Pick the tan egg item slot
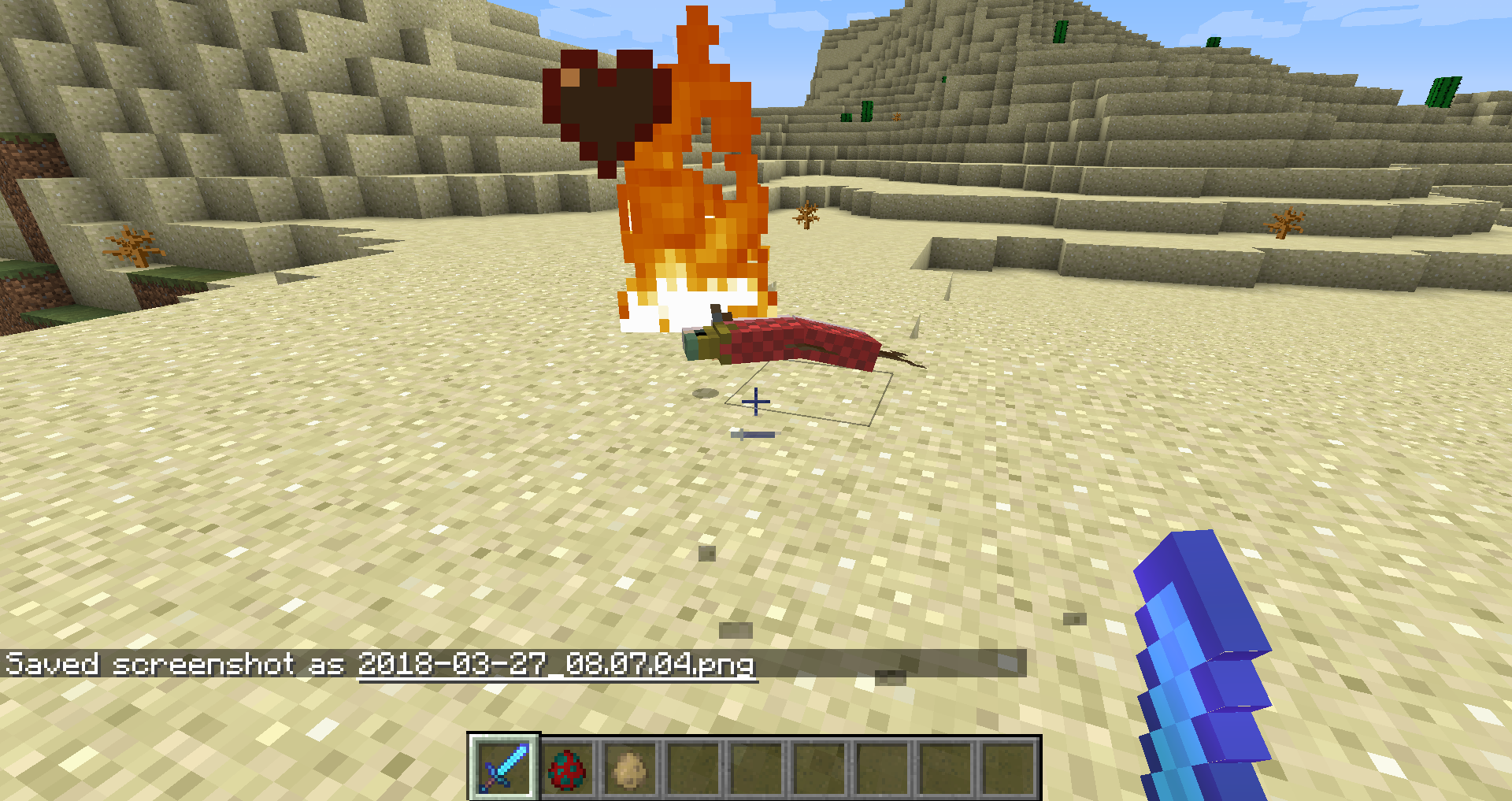Image resolution: width=1512 pixels, height=801 pixels. 630,768
